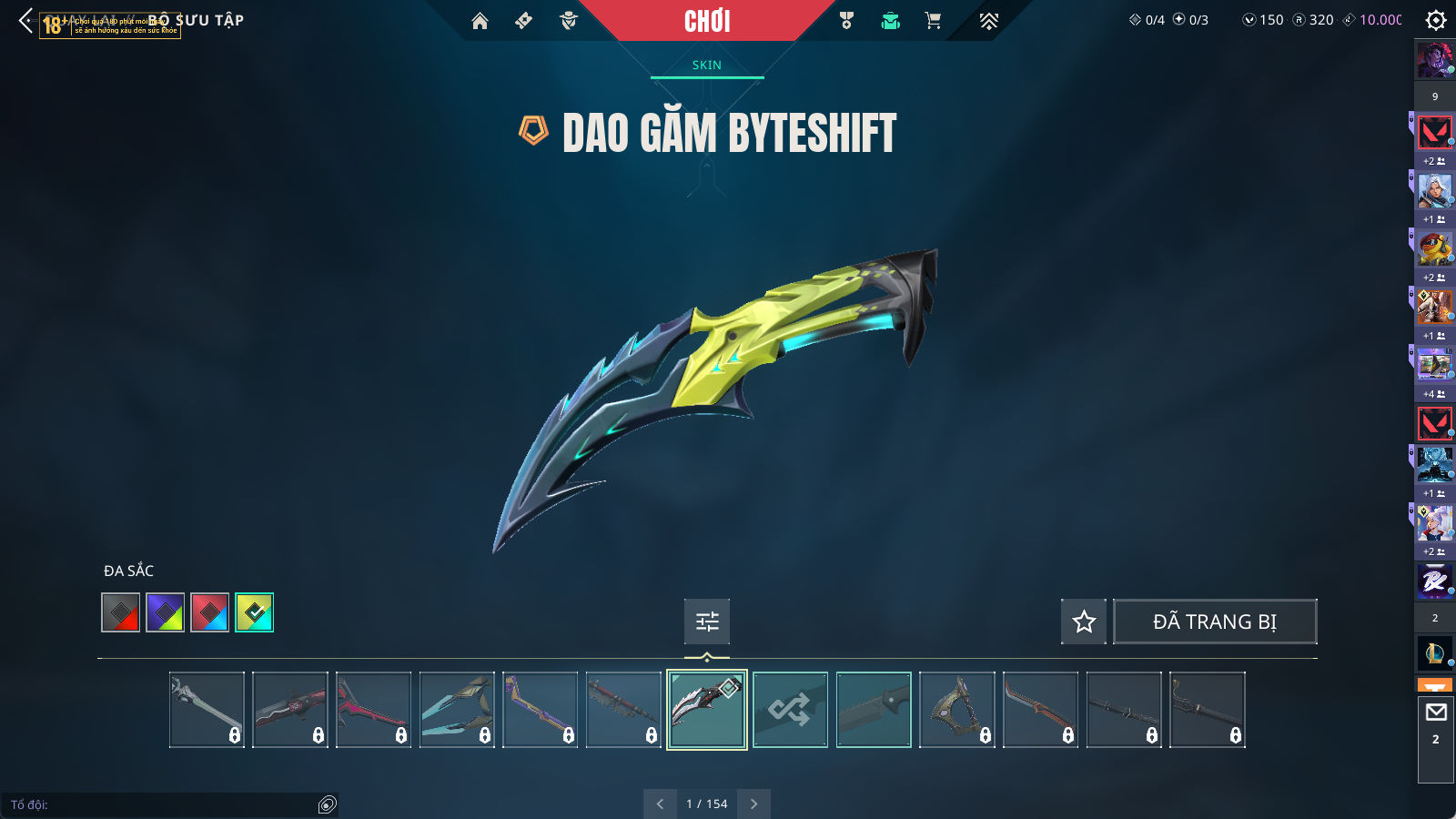
Task: Mark skin as favorite with star button
Action: coord(1084,622)
